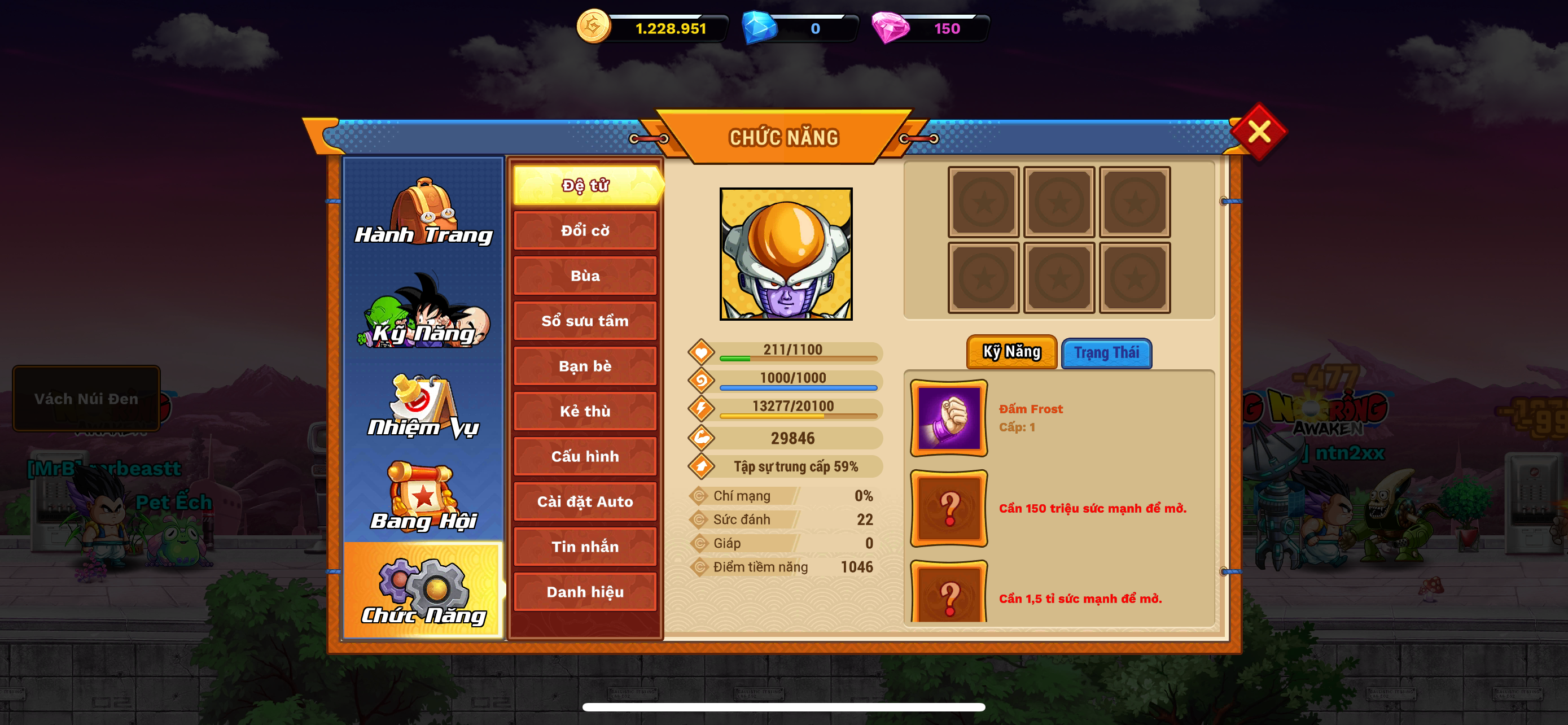Switch to the Trạng Thái tab
The height and width of the screenshot is (725, 1568).
(1106, 353)
